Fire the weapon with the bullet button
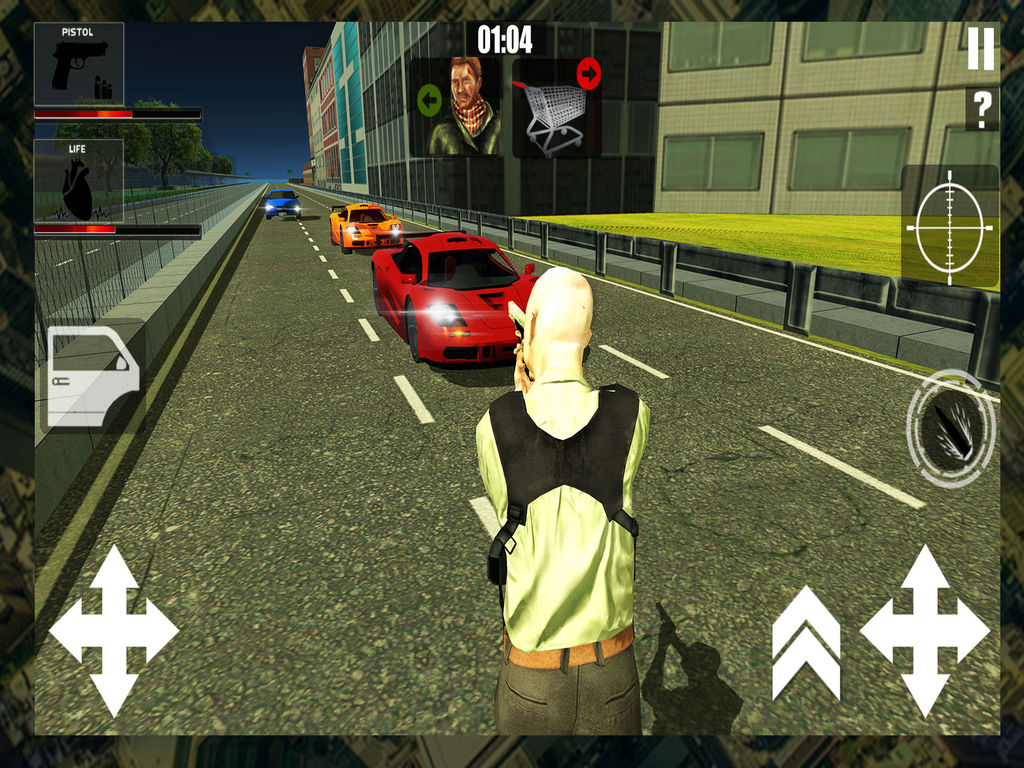 [x=950, y=429]
